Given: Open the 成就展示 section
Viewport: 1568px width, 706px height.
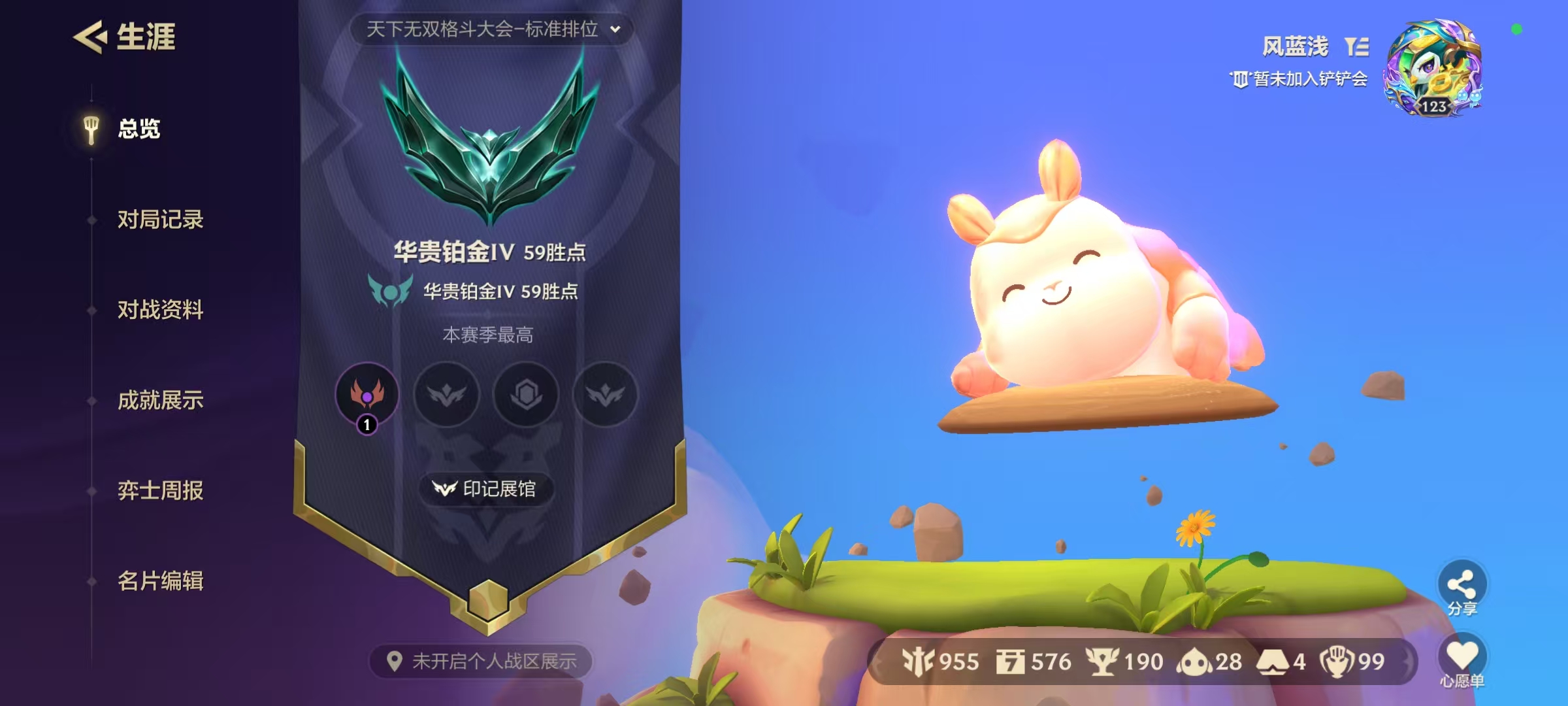Looking at the screenshot, I should 160,401.
